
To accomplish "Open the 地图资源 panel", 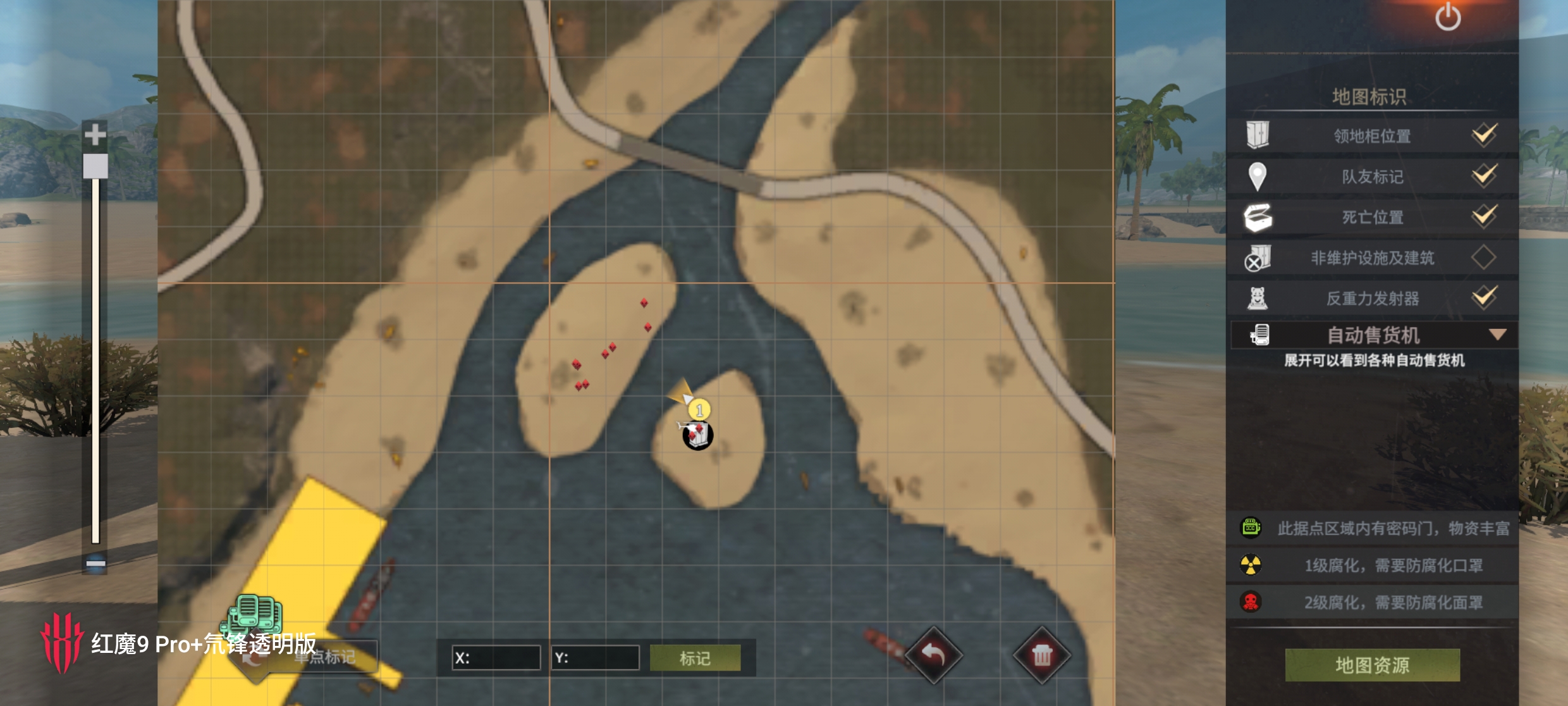I will 1372,665.
